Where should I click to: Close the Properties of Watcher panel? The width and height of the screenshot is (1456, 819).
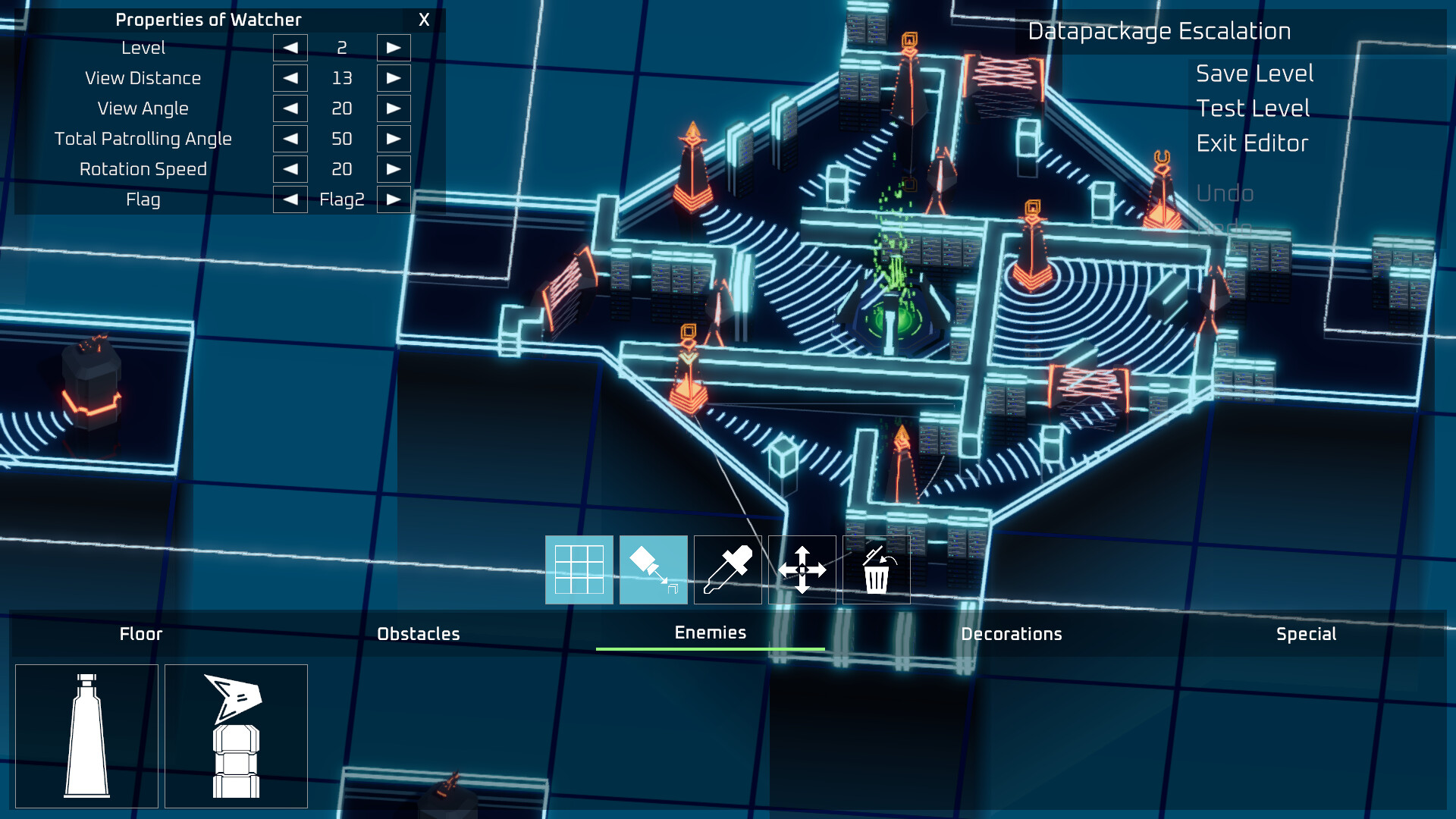click(x=424, y=20)
